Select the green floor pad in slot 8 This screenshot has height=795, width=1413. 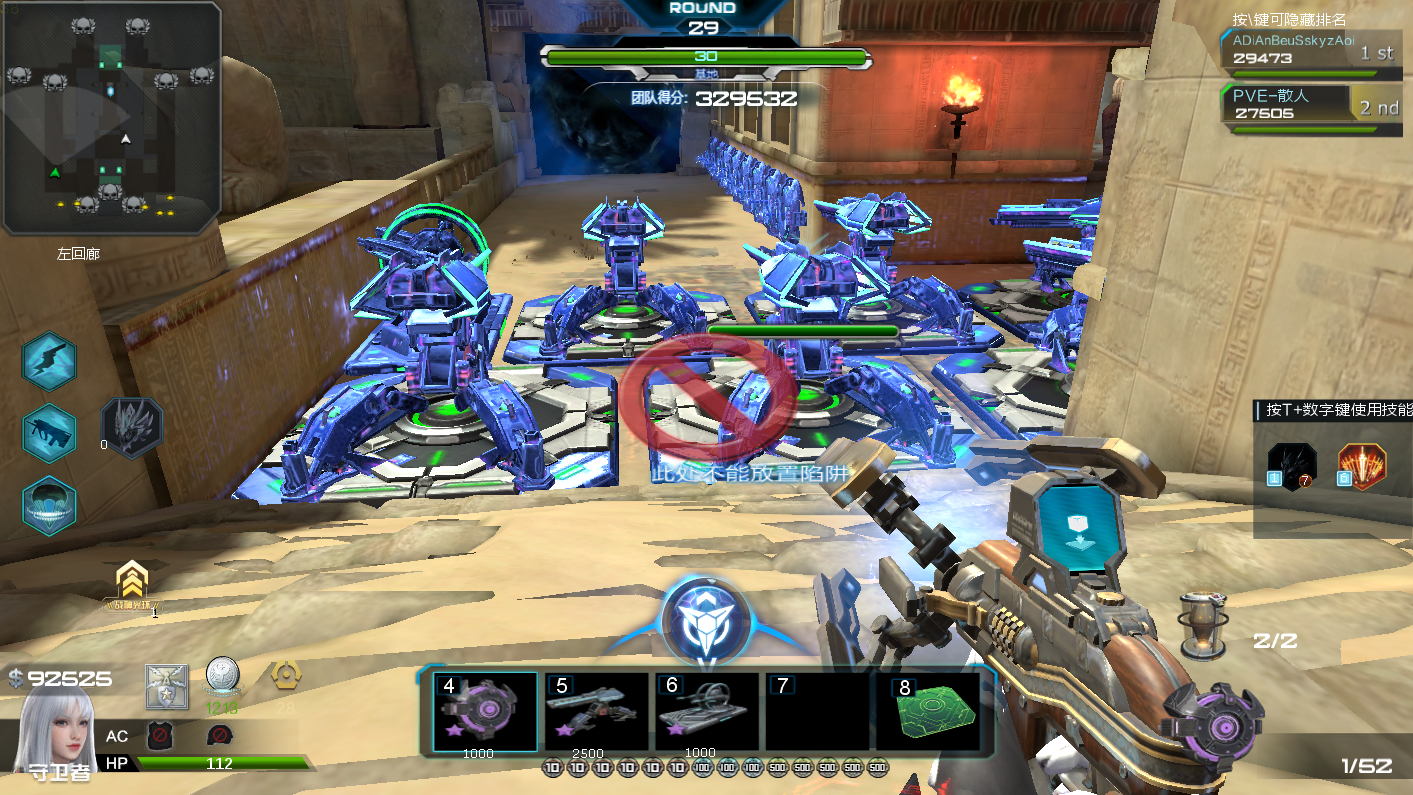pyautogui.click(x=925, y=711)
